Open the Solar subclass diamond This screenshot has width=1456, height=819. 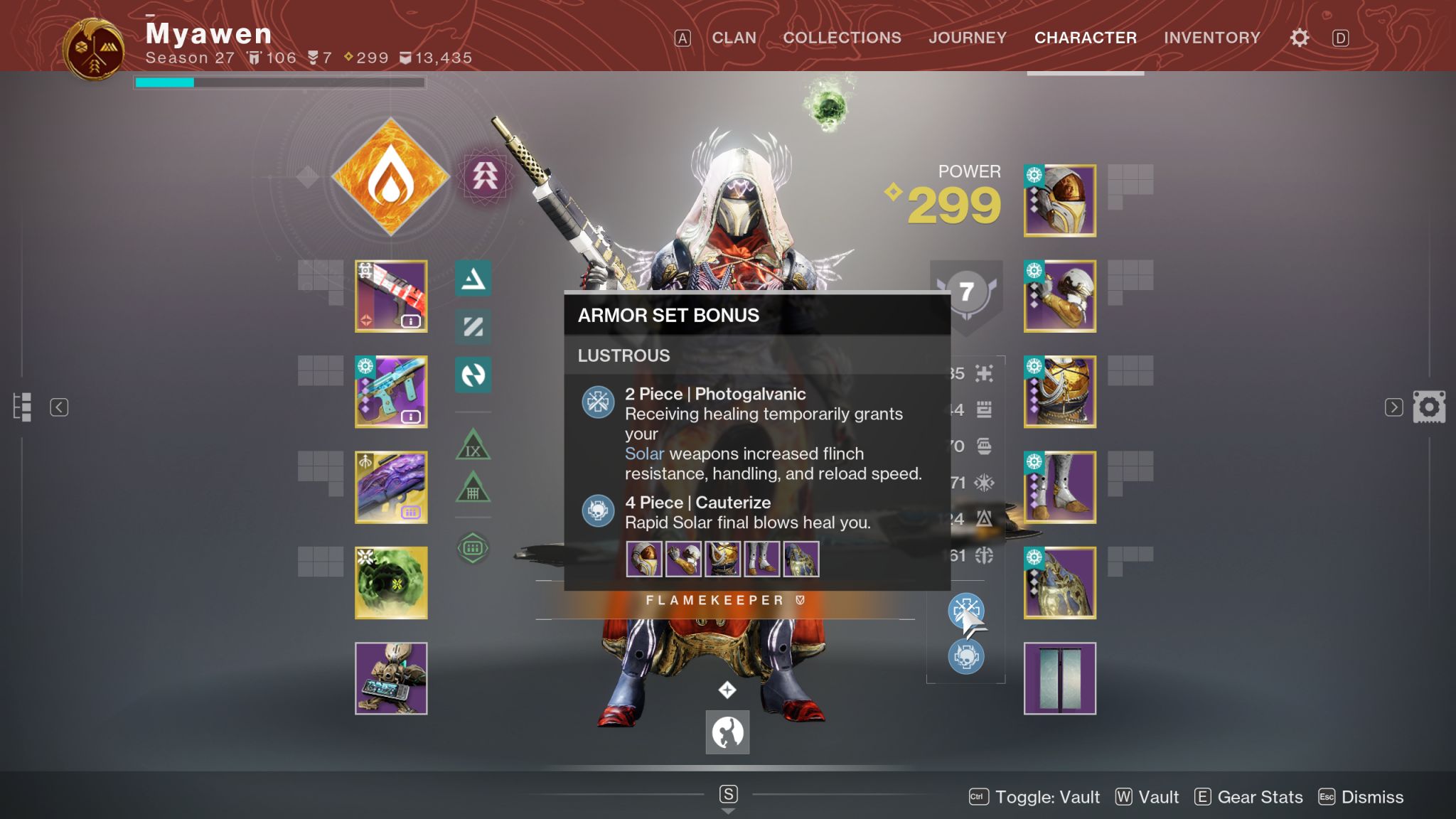(390, 177)
